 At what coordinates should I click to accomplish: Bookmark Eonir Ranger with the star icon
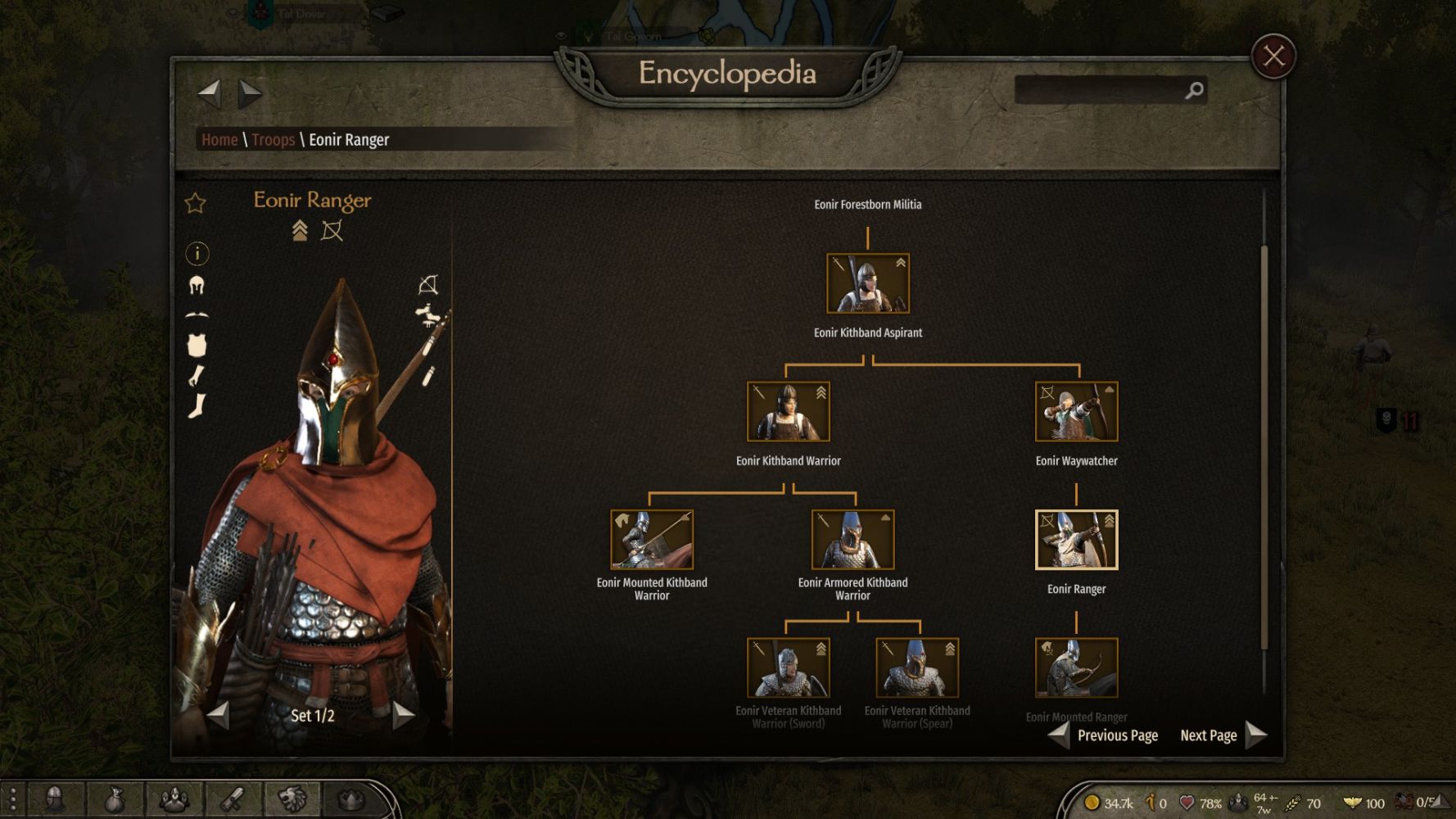(x=196, y=203)
